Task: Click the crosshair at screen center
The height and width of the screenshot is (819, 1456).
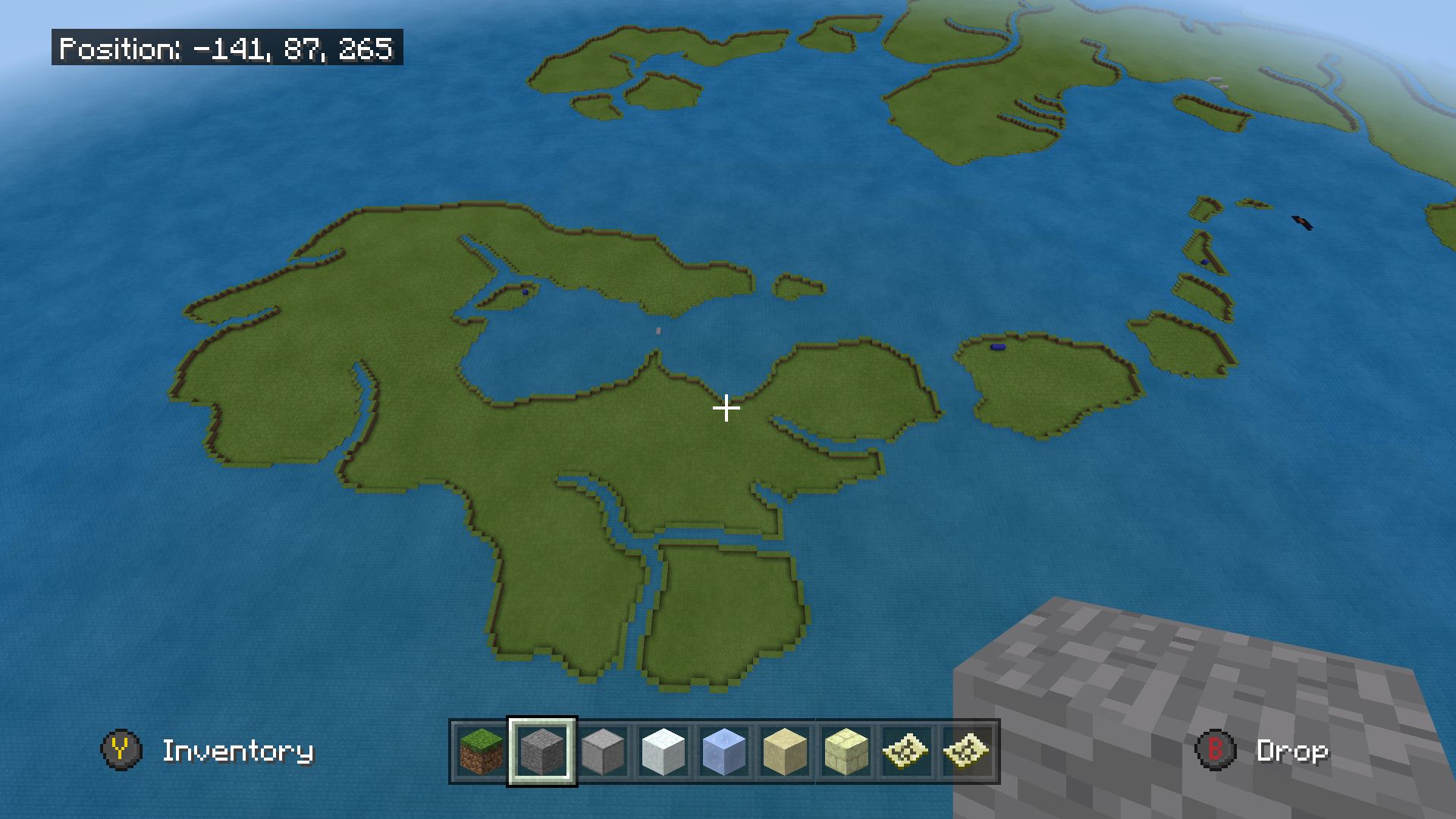Action: pos(726,409)
